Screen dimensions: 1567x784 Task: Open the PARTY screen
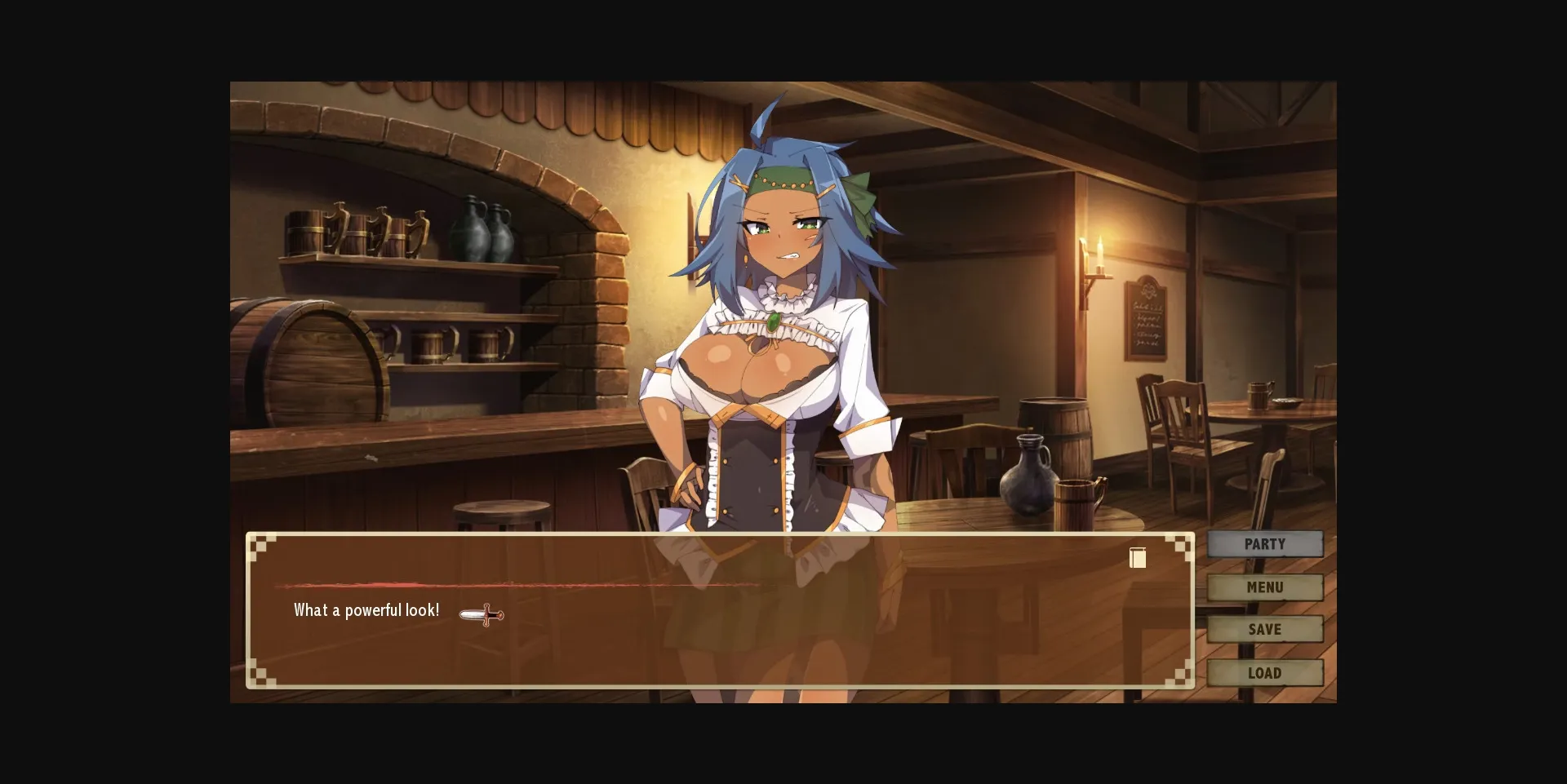click(x=1265, y=543)
